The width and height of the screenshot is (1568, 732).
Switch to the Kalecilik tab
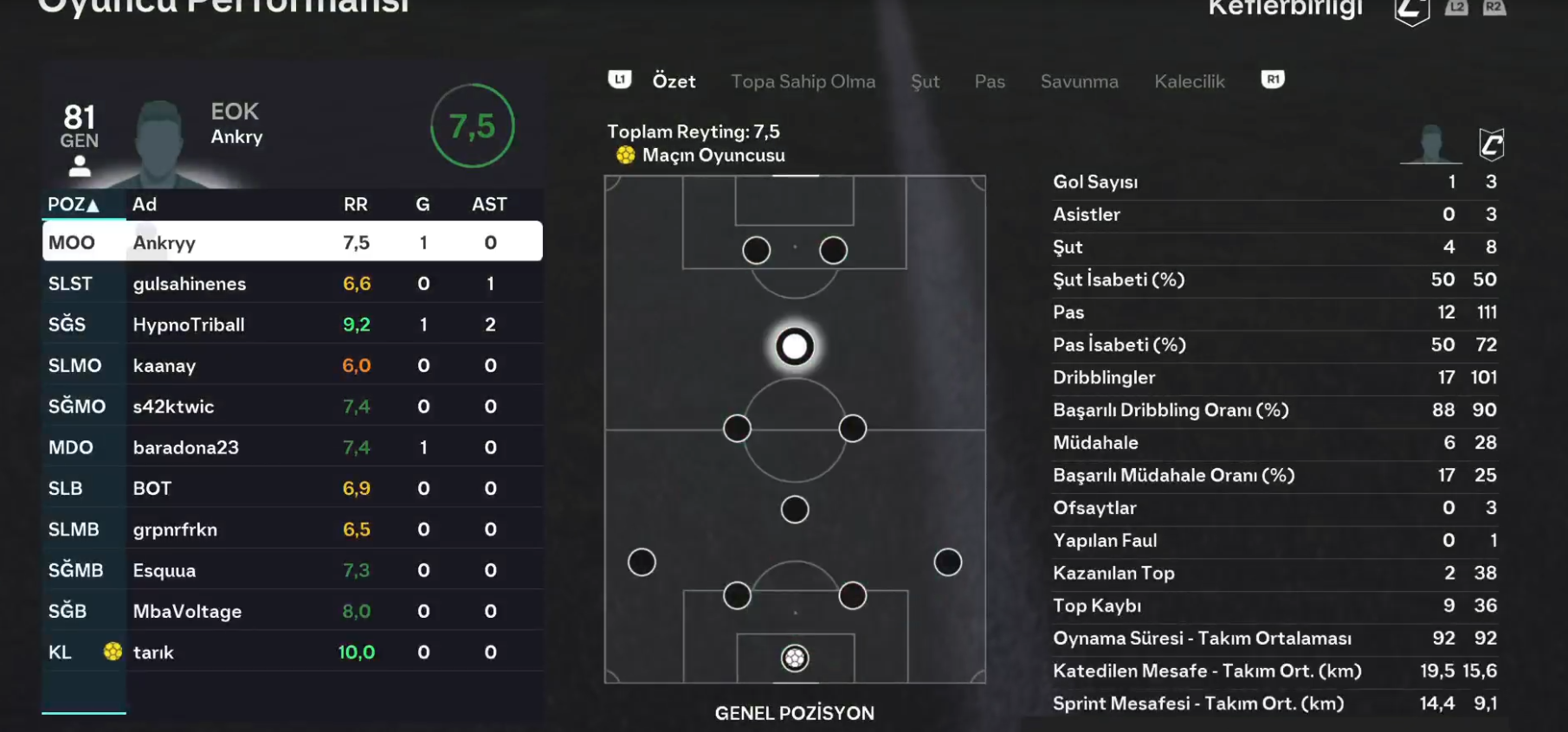click(x=1189, y=81)
